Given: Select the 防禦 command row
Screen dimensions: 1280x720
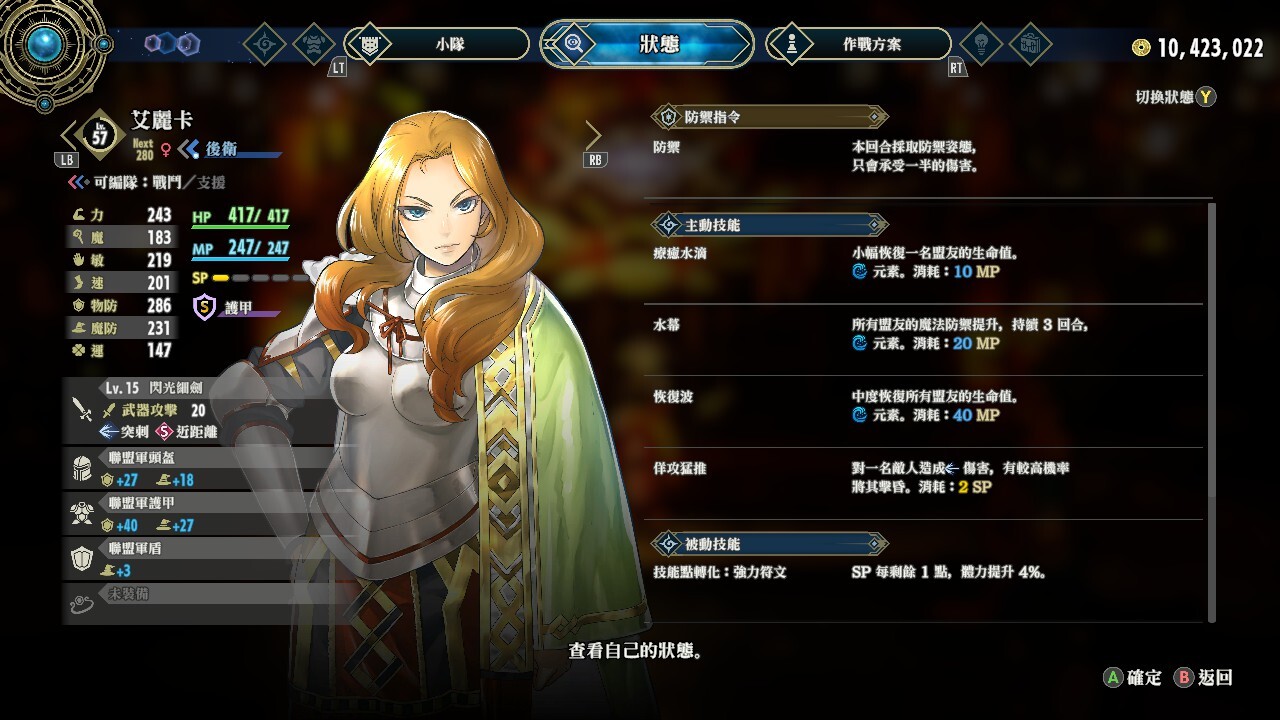Looking at the screenshot, I should point(925,156).
